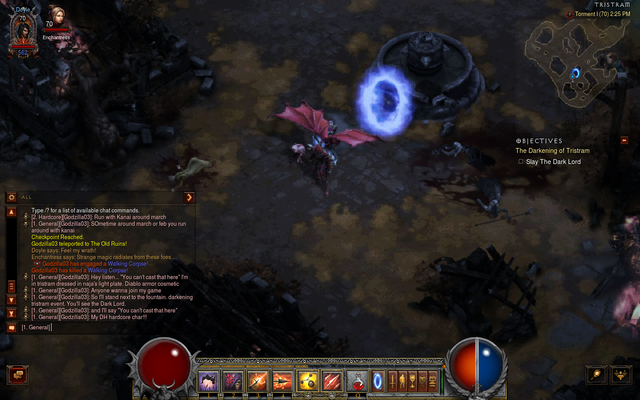Open the town portal
The height and width of the screenshot is (400, 640).
377,380
